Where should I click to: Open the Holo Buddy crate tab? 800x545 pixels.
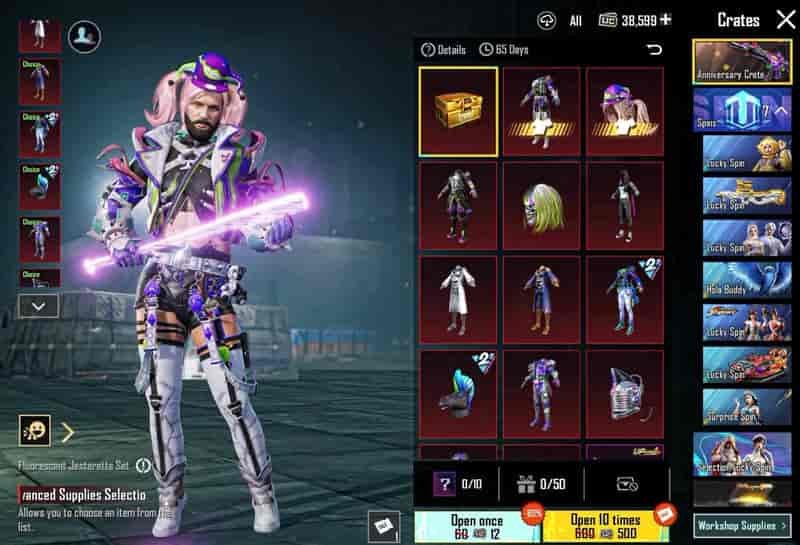(x=746, y=280)
